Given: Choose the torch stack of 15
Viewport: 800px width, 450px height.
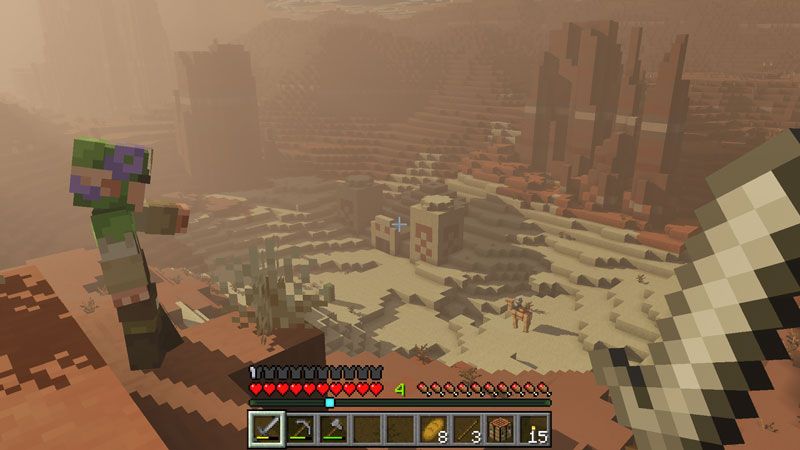Looking at the screenshot, I should [534, 430].
